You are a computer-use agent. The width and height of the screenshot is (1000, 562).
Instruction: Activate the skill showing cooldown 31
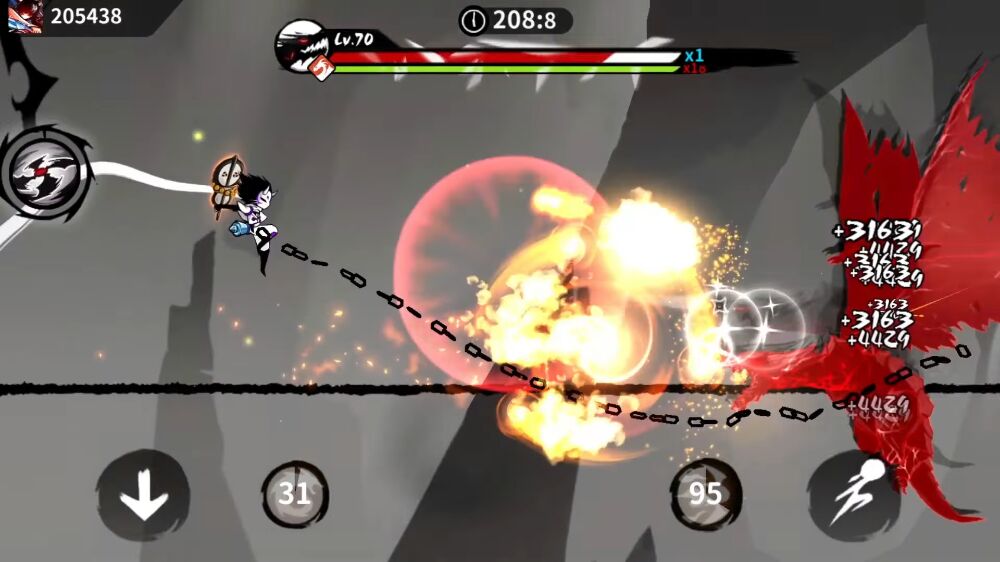click(x=295, y=494)
